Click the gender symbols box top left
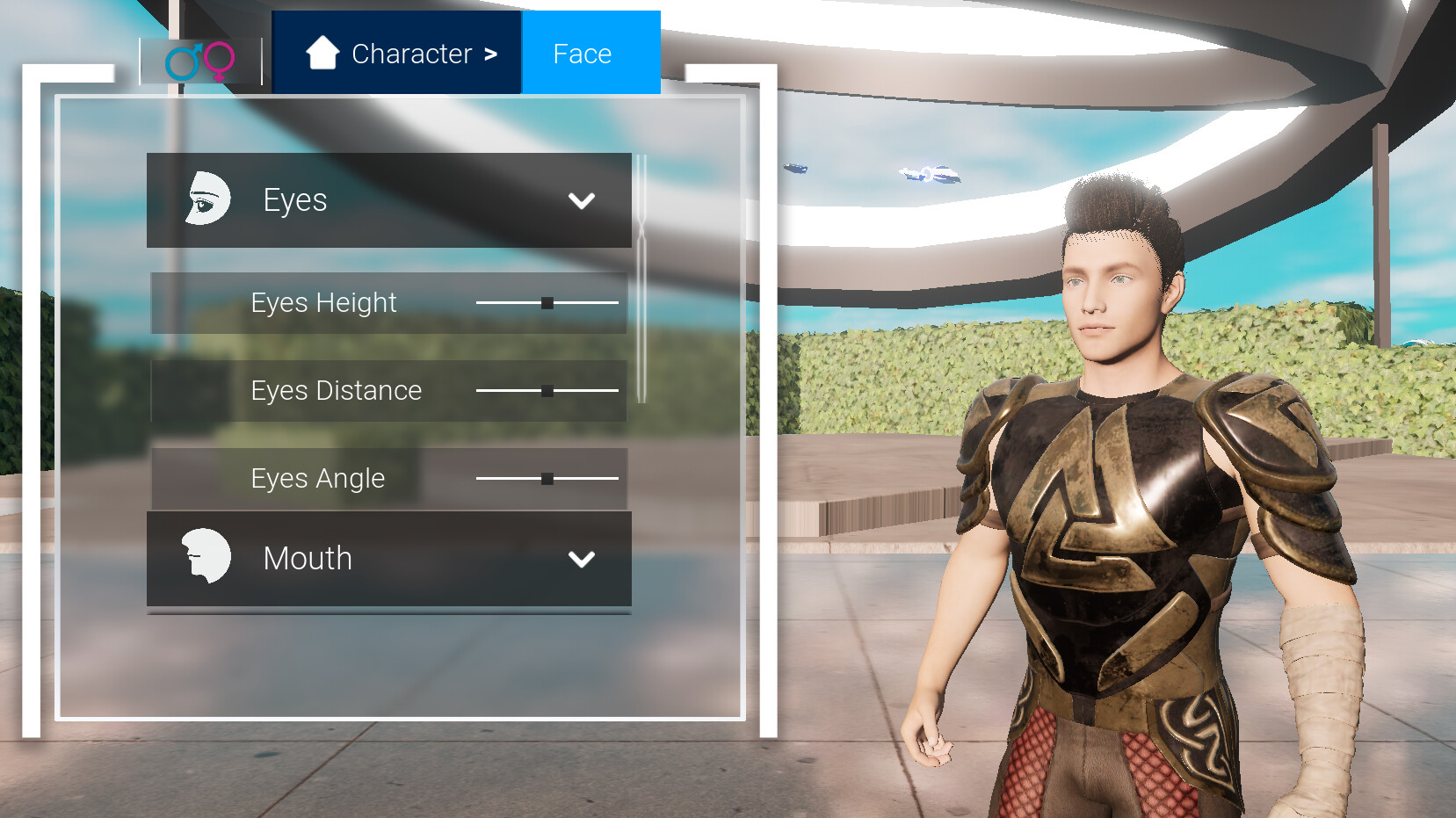1456x818 pixels. click(x=200, y=59)
